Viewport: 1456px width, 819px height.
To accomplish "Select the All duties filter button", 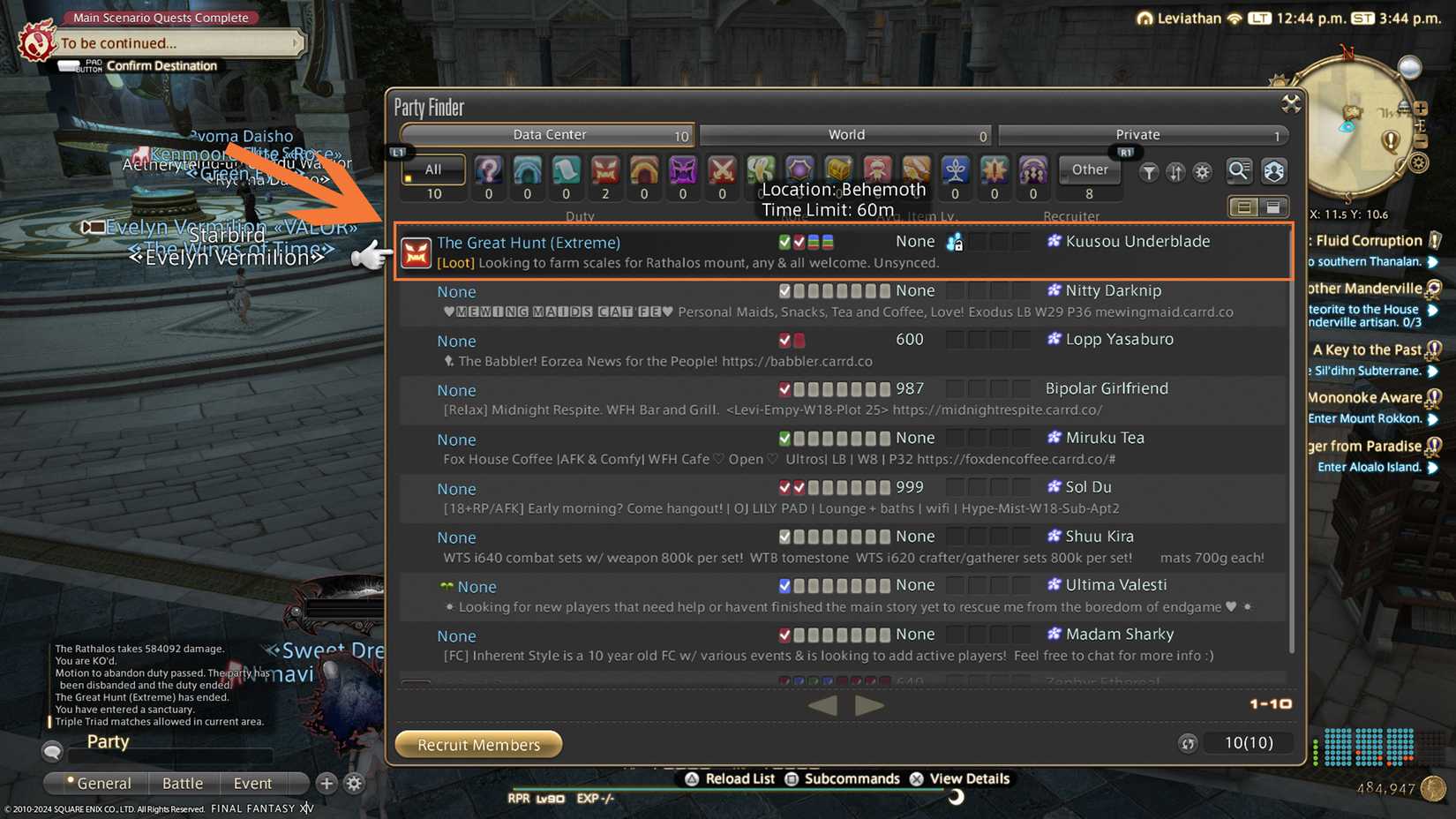I will coord(432,169).
